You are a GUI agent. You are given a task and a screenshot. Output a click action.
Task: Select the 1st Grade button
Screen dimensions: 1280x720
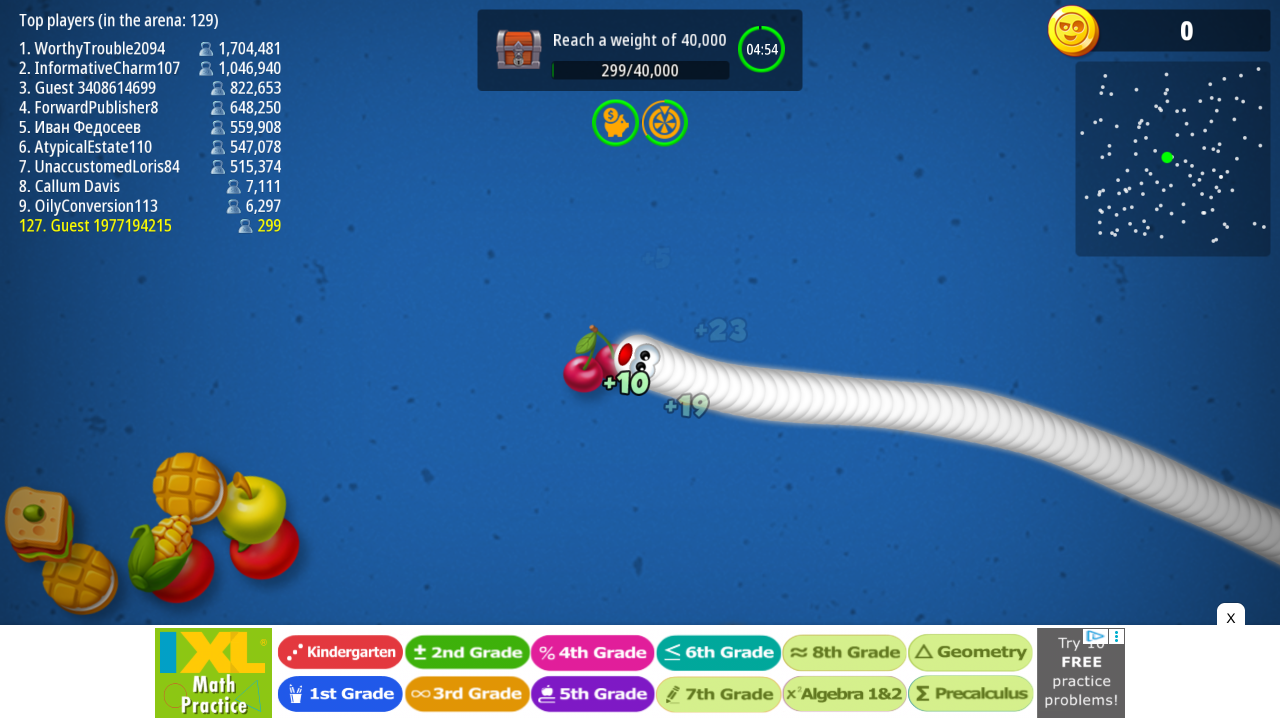point(340,693)
